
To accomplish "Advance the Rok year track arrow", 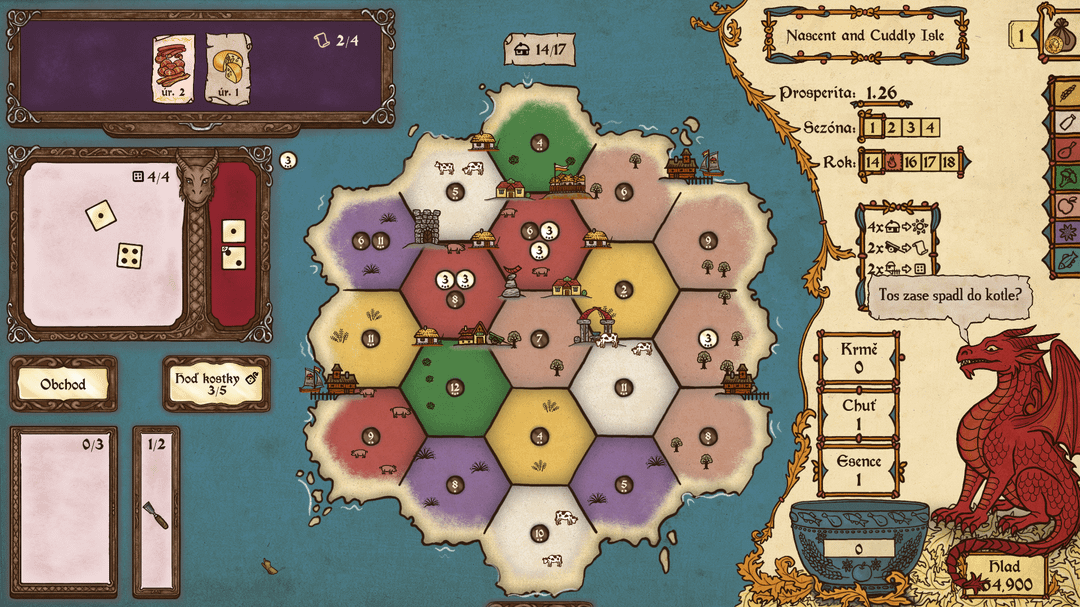I will click(967, 162).
